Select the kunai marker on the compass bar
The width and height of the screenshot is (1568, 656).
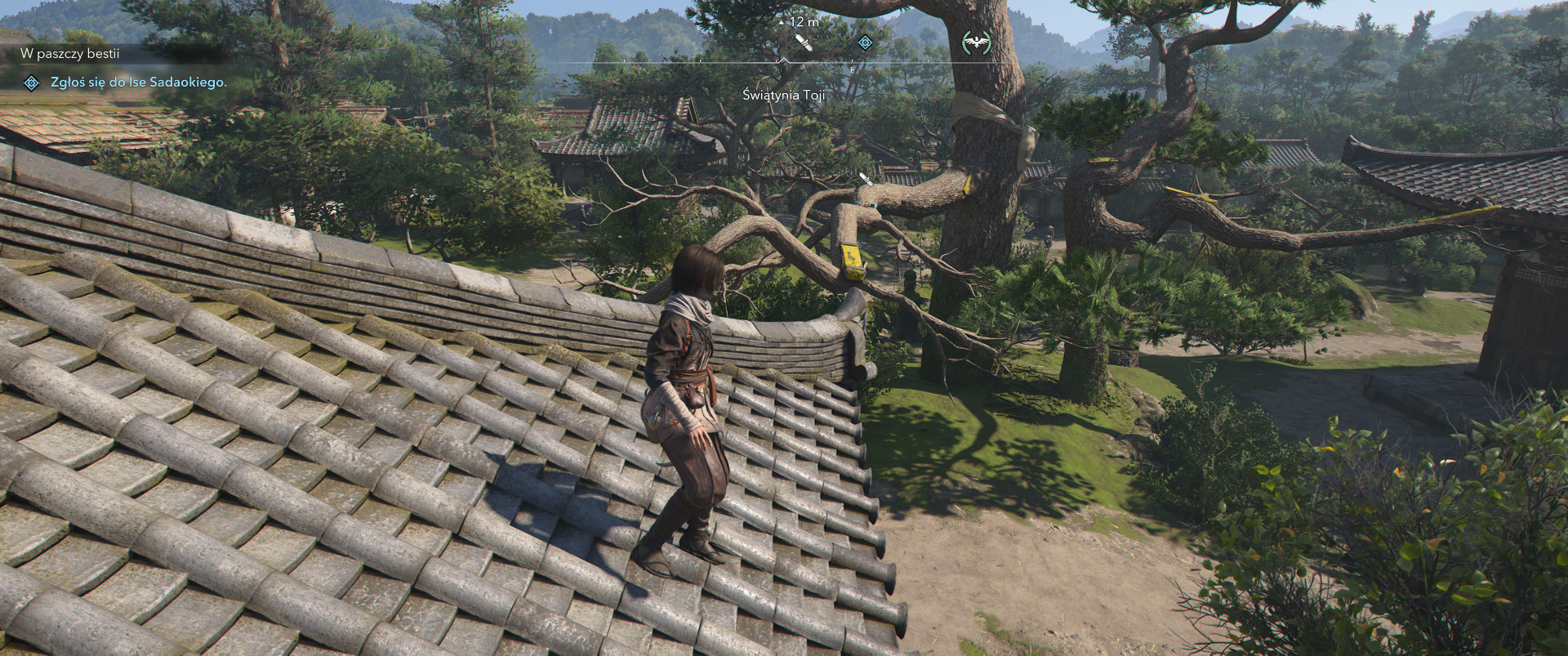coord(804,42)
